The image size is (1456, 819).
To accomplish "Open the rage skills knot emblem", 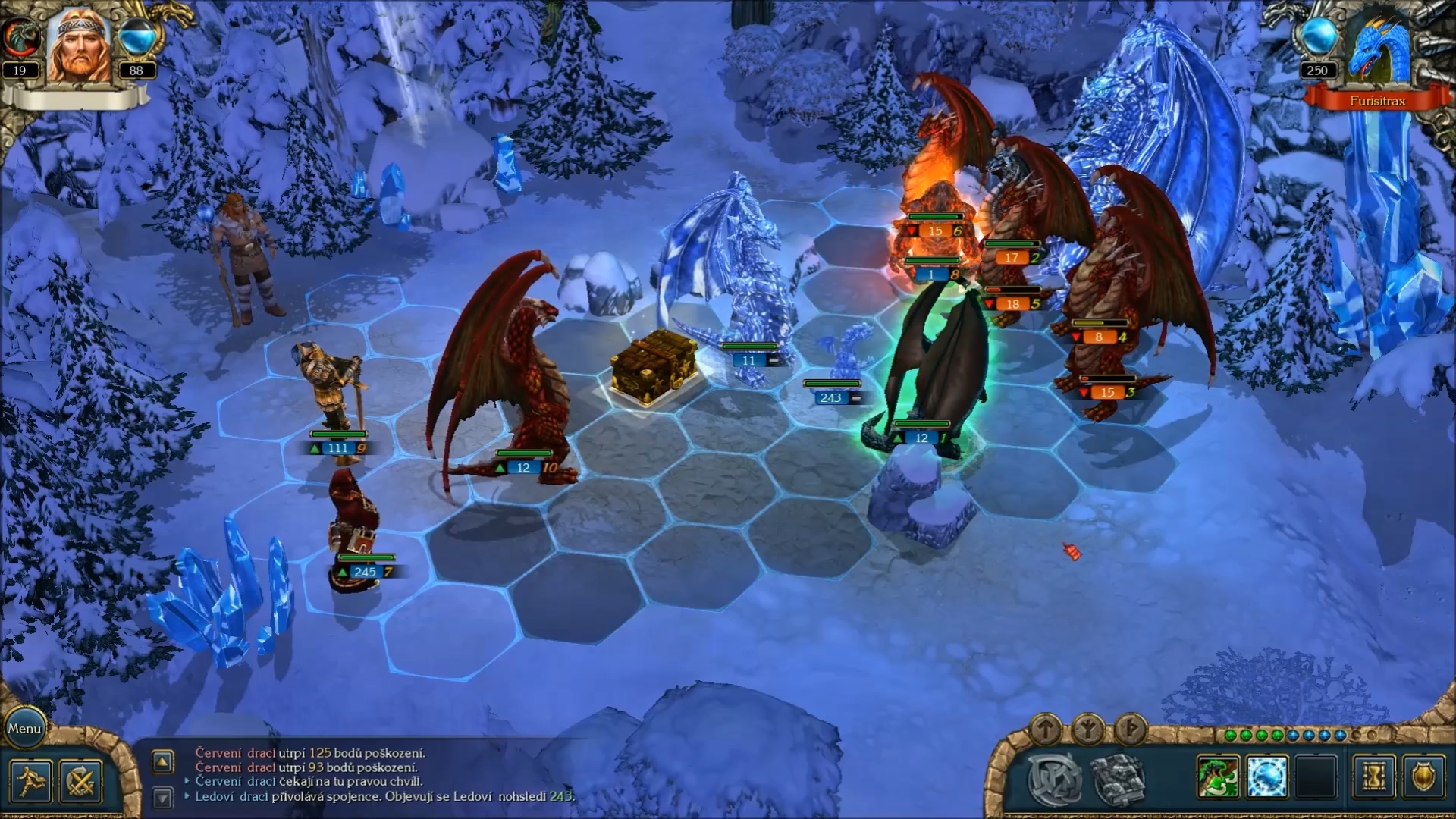I will (1054, 779).
